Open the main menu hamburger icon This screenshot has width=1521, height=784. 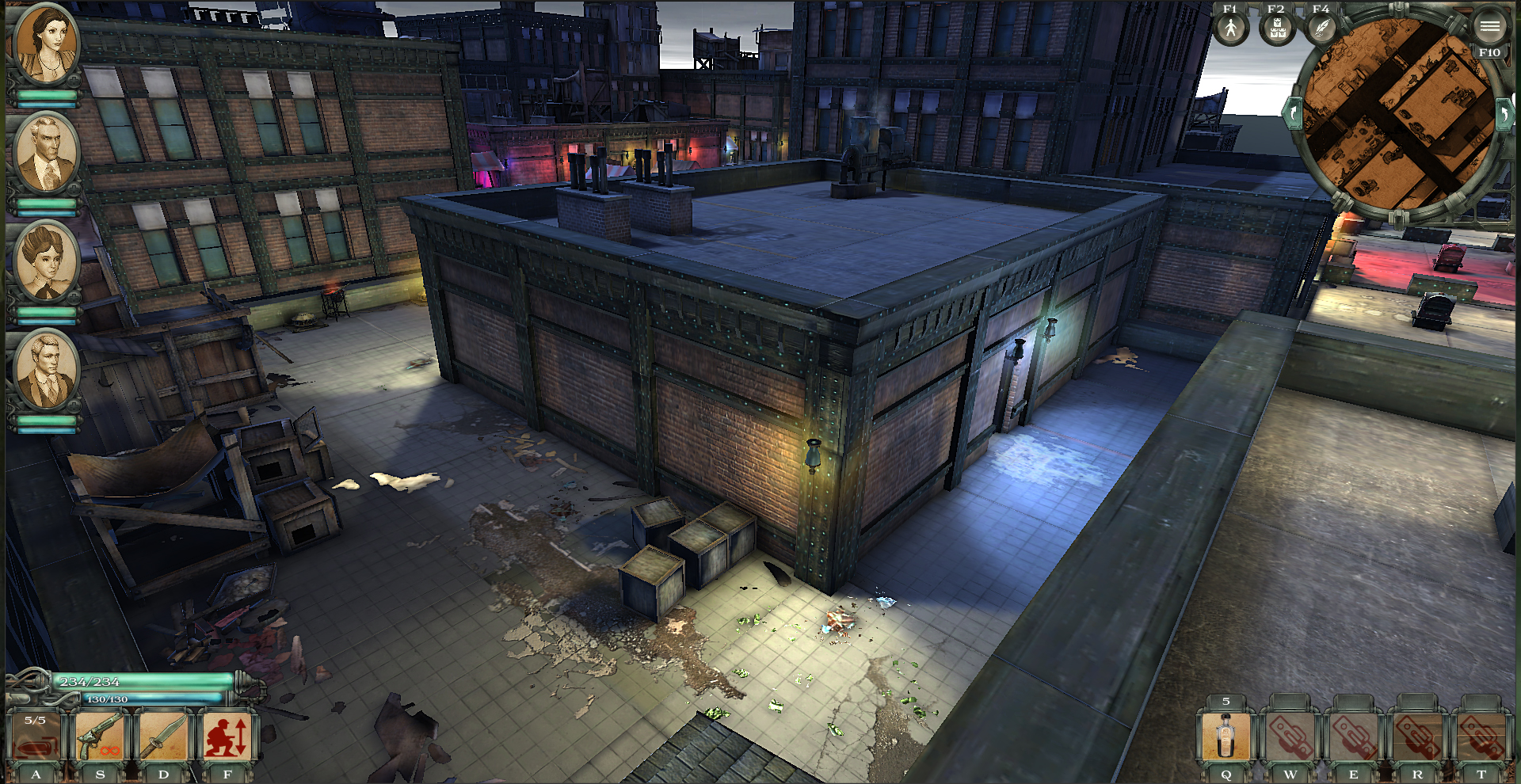[x=1492, y=26]
